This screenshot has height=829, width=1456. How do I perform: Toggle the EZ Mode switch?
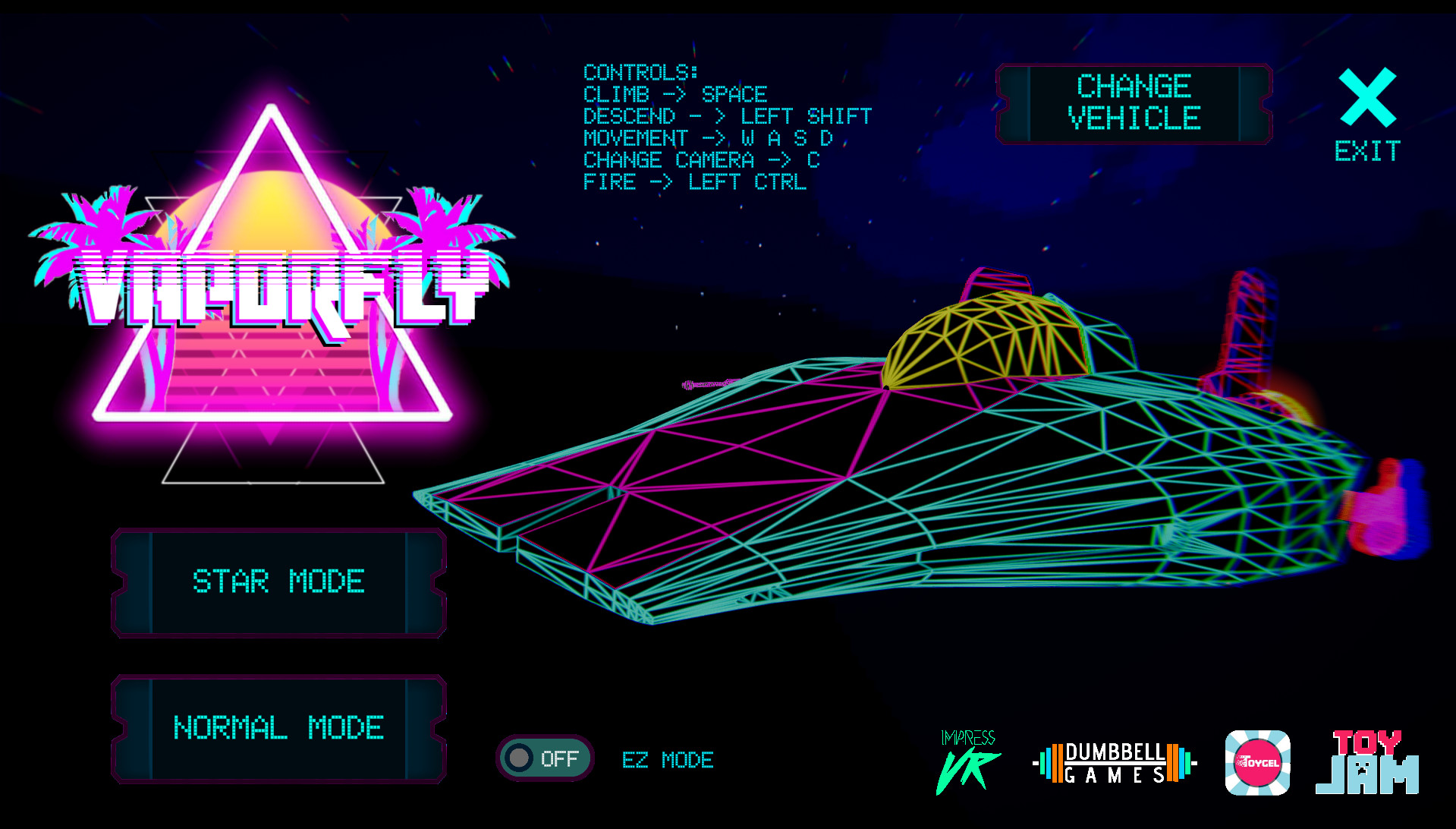[x=545, y=758]
